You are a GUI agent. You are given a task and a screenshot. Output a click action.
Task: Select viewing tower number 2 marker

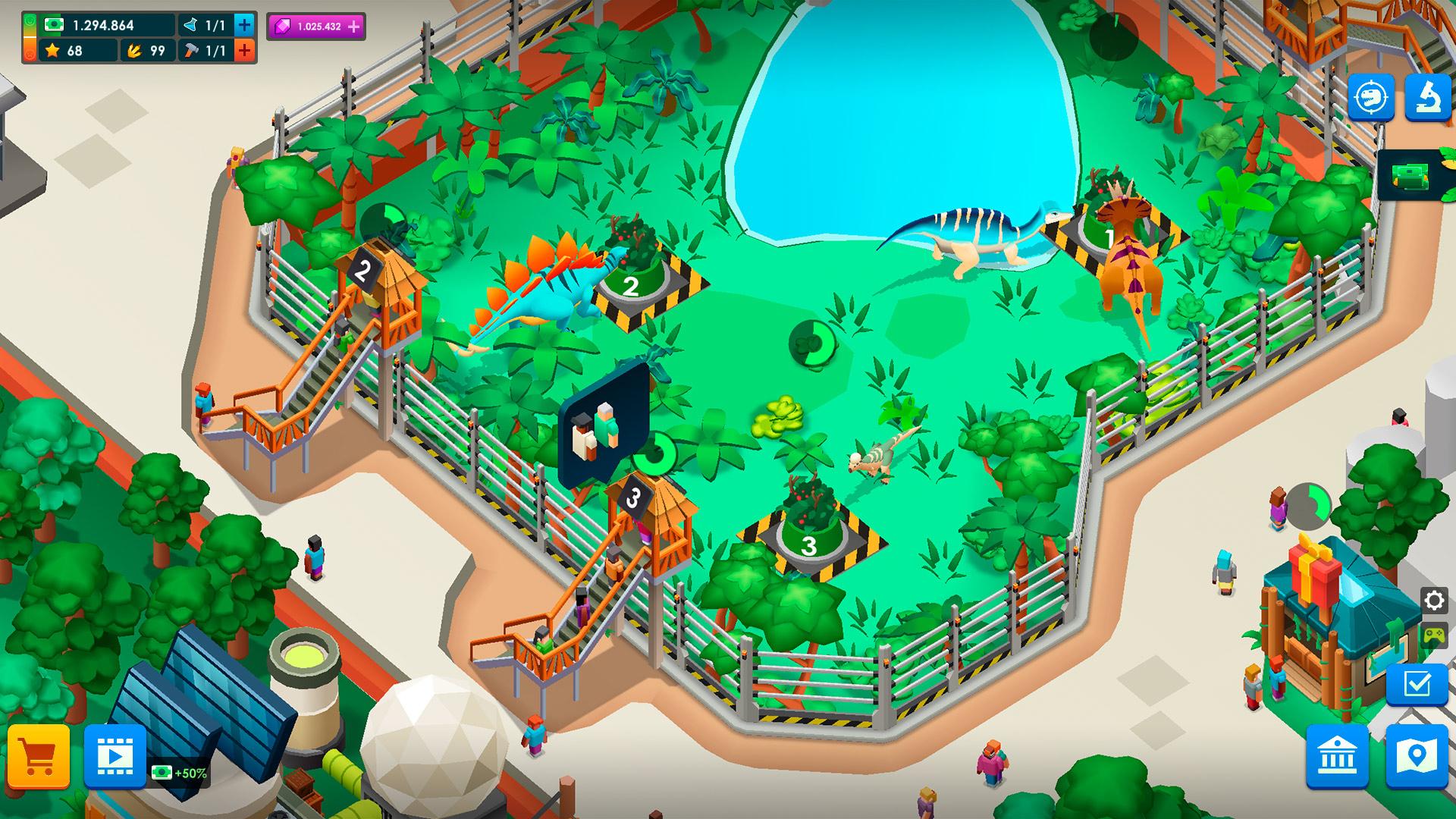point(364,270)
